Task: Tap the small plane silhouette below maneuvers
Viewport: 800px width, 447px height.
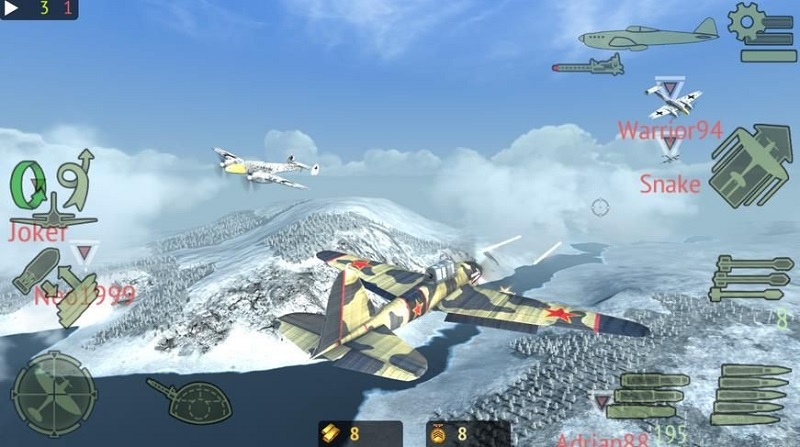Action: click(50, 213)
